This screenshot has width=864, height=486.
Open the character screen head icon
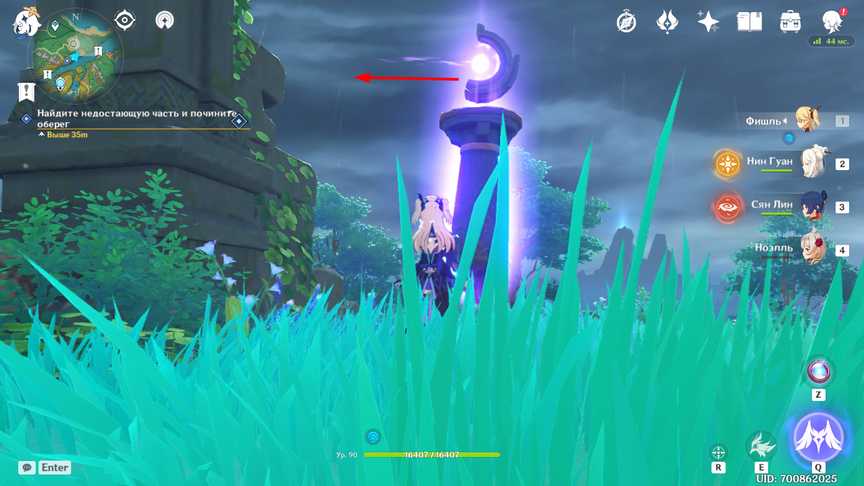click(x=832, y=21)
